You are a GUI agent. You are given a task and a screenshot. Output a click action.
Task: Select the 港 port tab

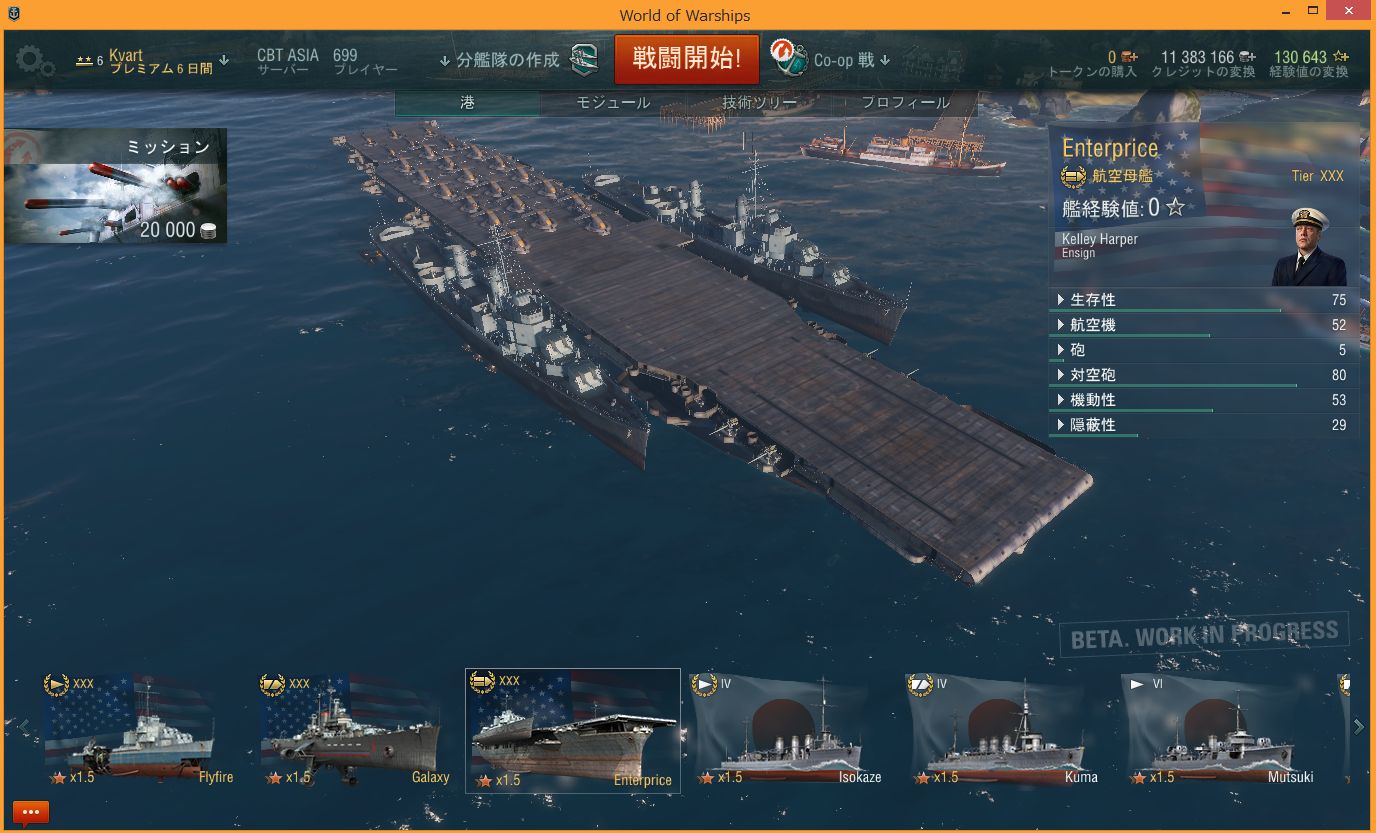[467, 103]
